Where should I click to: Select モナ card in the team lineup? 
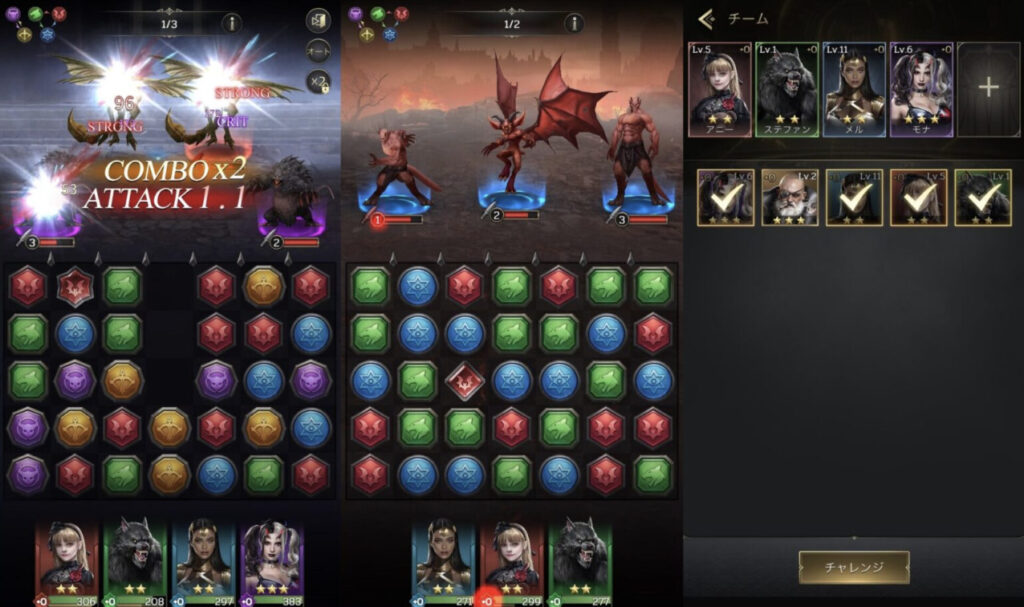pos(921,88)
